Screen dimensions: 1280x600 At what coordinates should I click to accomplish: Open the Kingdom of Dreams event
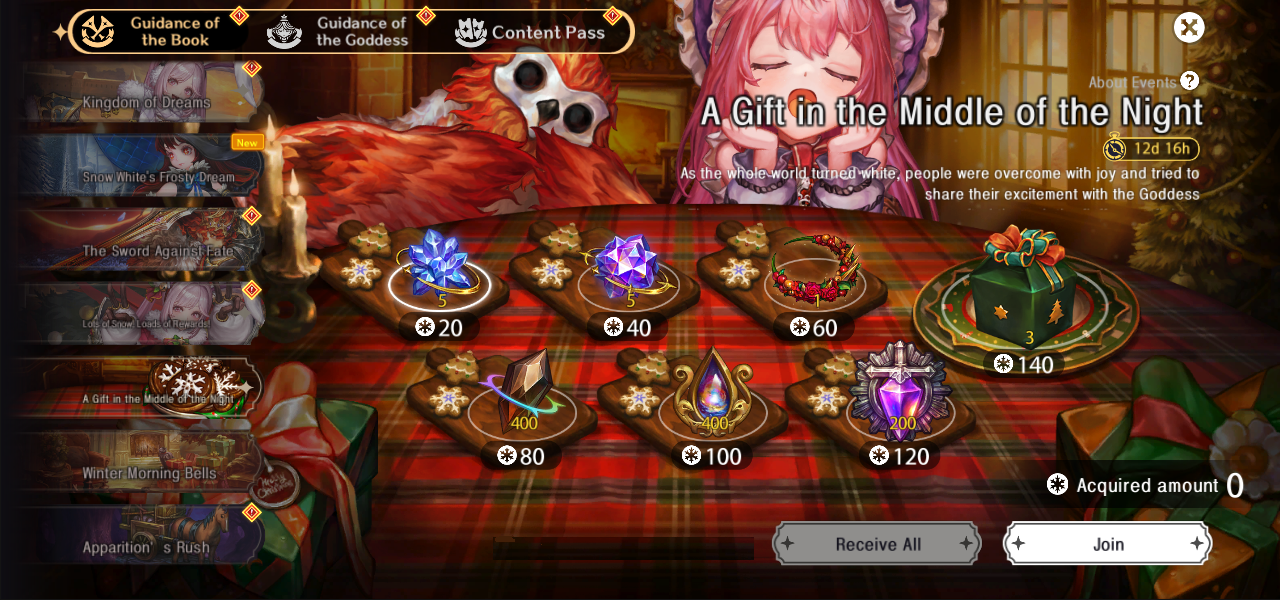145,102
